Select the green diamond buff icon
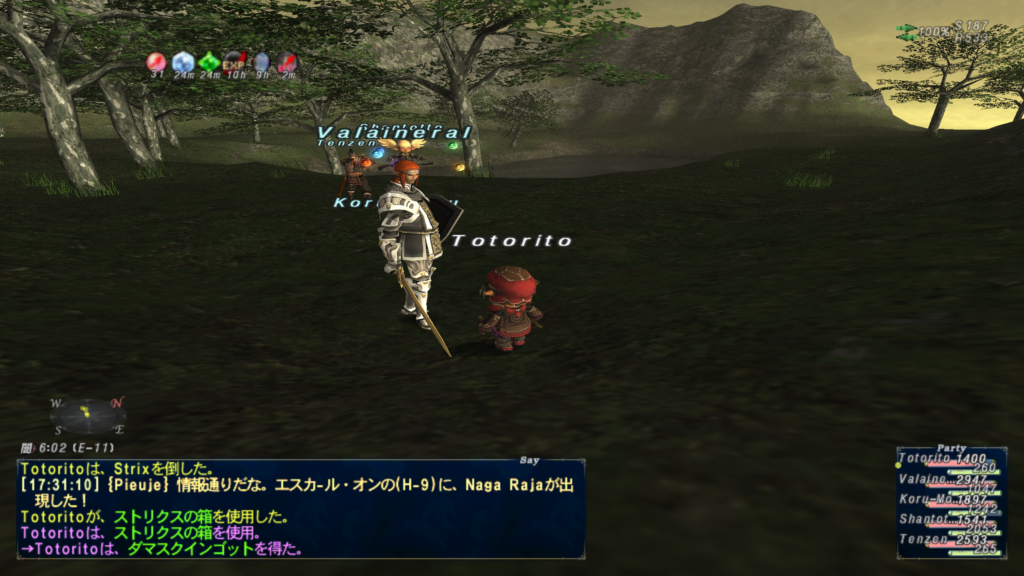1024x576 pixels. click(x=209, y=63)
